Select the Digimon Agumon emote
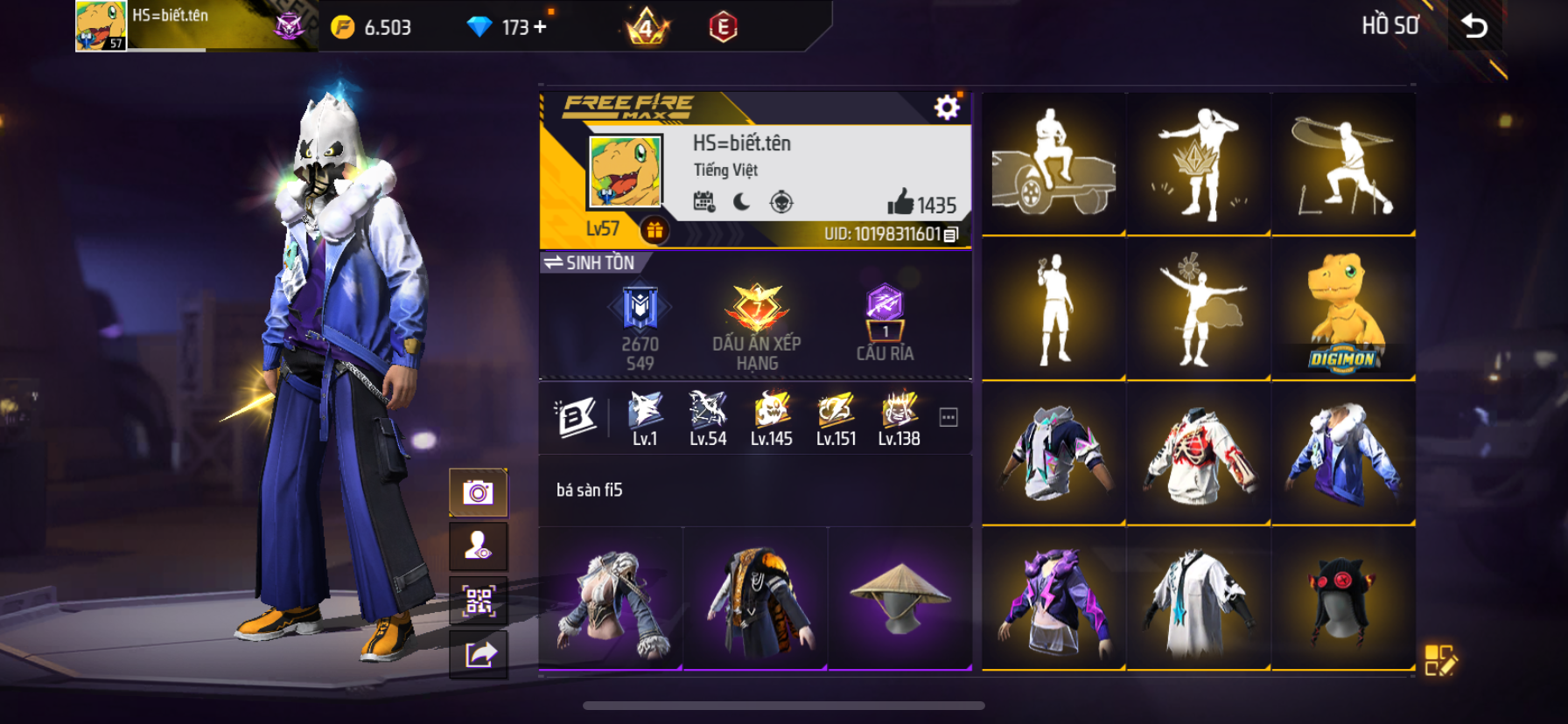 1343,310
